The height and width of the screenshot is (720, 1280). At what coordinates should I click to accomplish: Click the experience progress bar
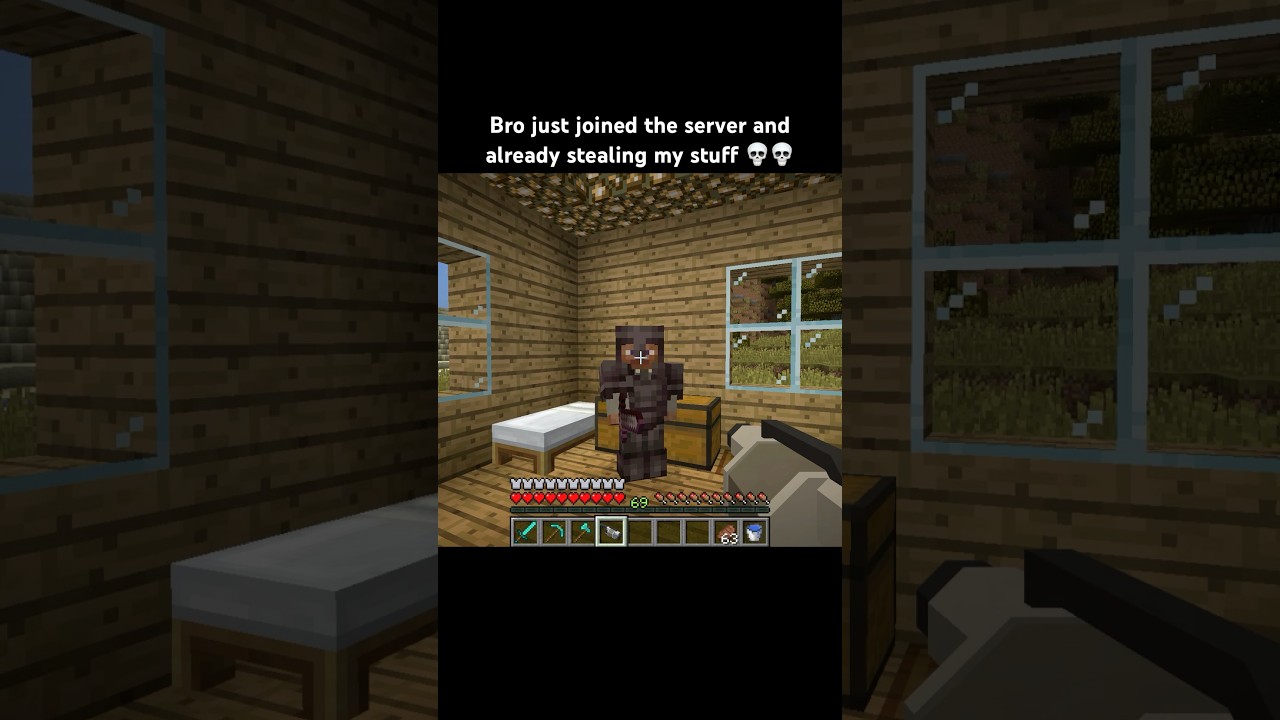[x=640, y=510]
